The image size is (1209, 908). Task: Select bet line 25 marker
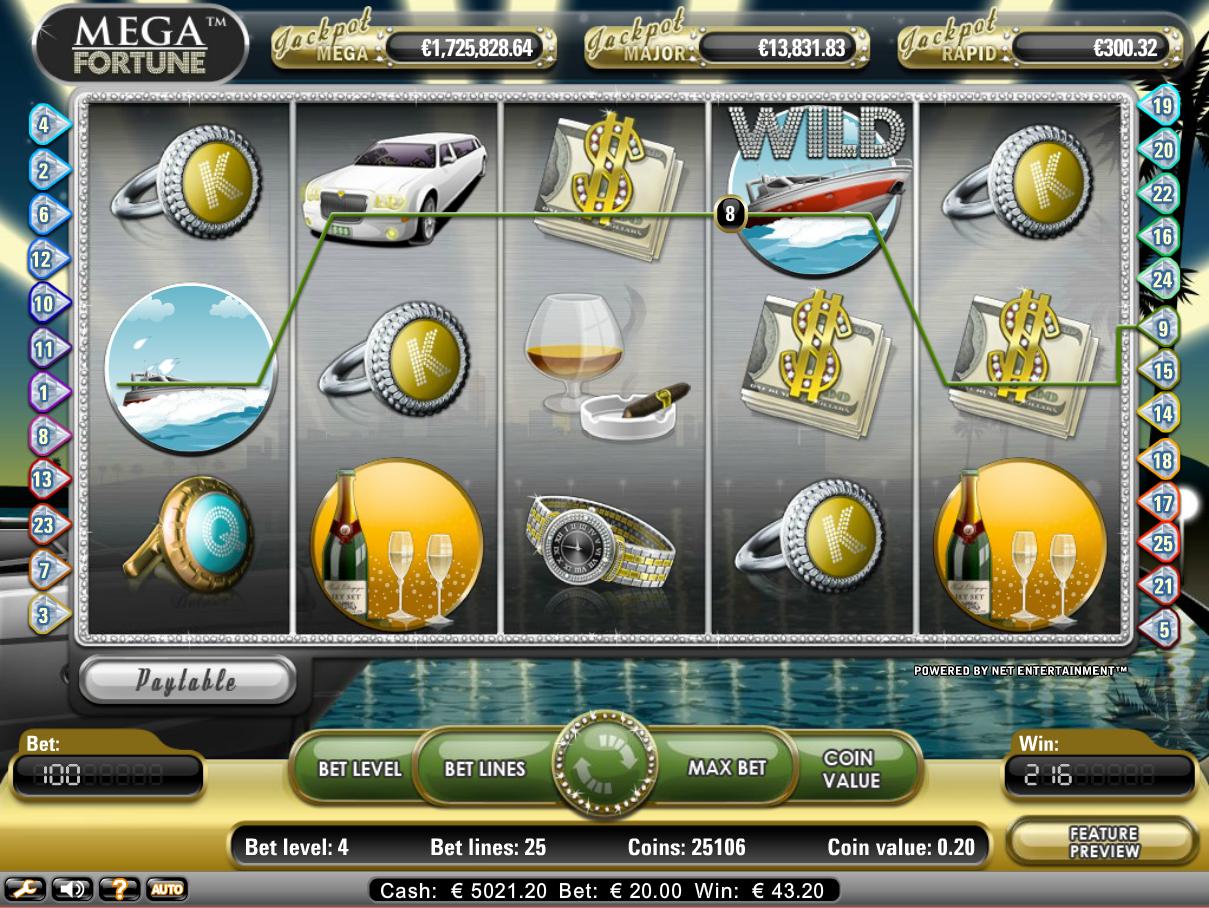click(1162, 543)
